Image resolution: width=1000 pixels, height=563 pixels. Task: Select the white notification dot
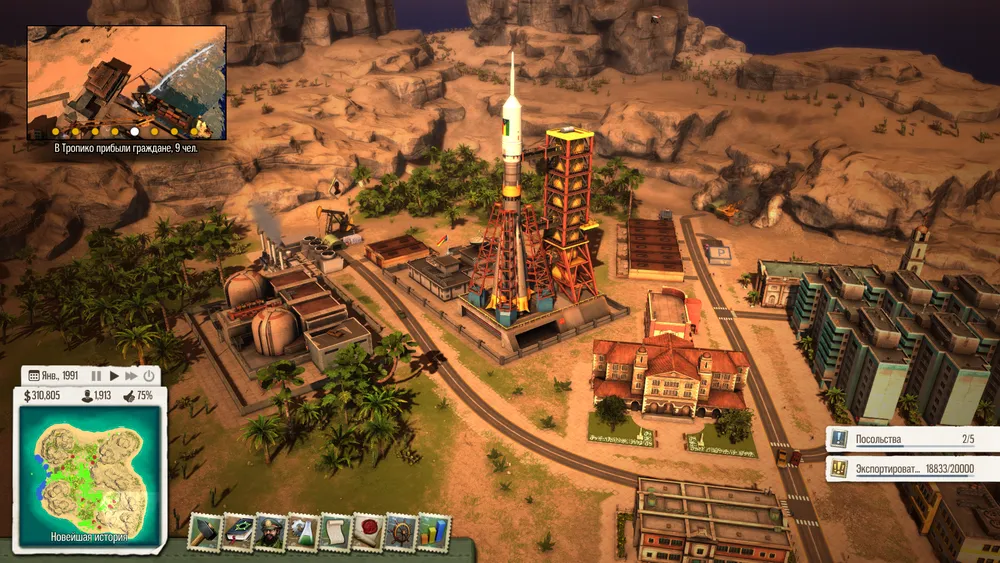134,131
